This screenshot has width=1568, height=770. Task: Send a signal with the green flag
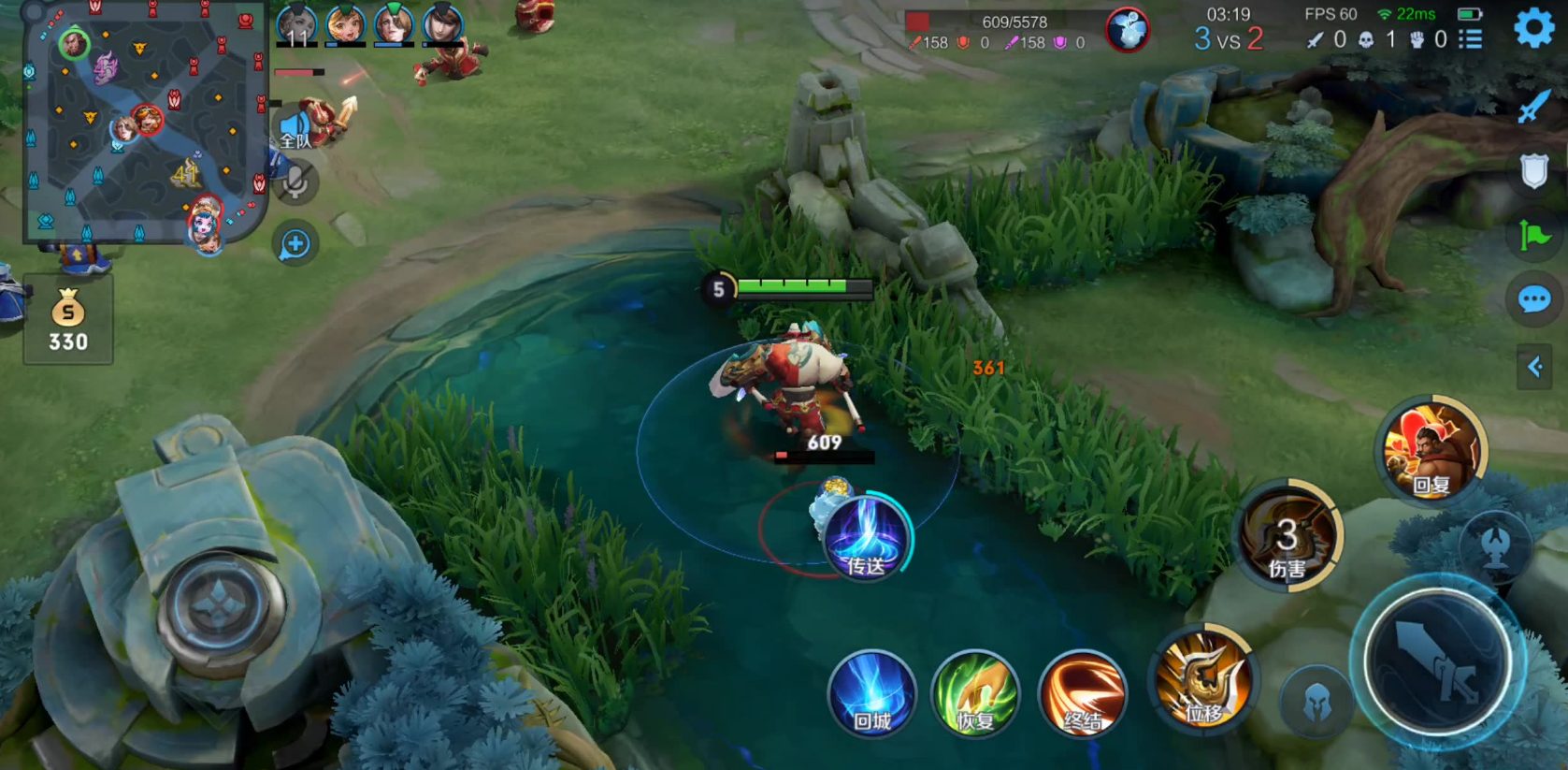point(1533,235)
